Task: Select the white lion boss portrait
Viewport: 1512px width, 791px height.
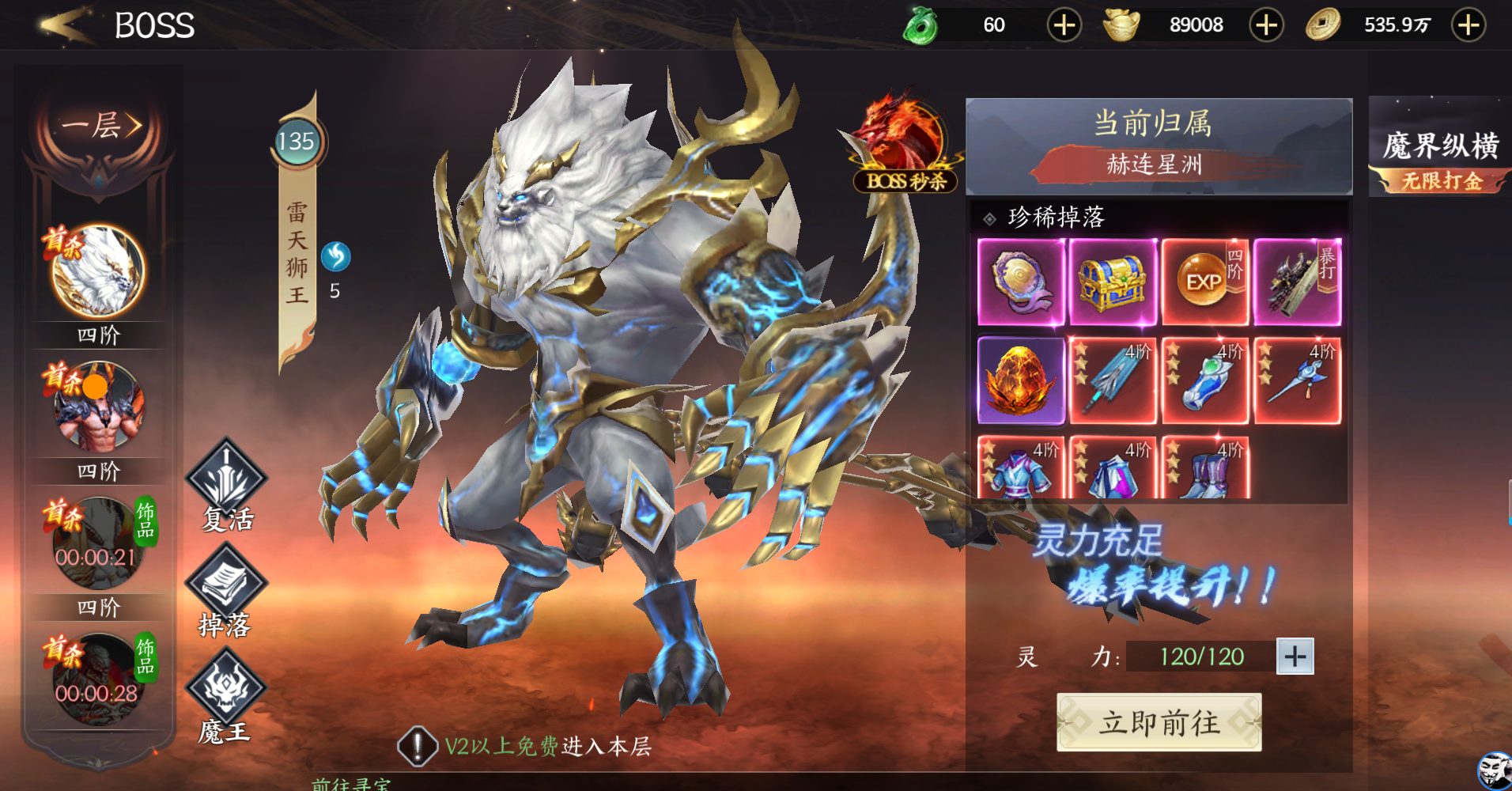Action: click(x=98, y=271)
